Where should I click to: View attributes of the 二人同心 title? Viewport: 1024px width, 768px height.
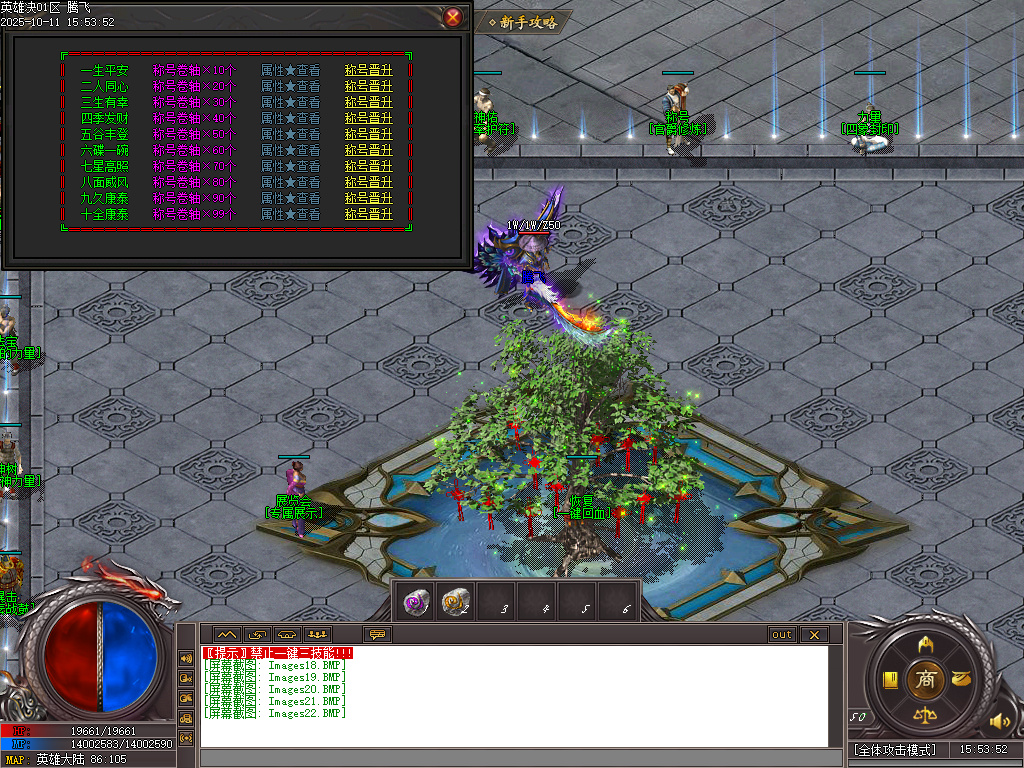coord(290,87)
